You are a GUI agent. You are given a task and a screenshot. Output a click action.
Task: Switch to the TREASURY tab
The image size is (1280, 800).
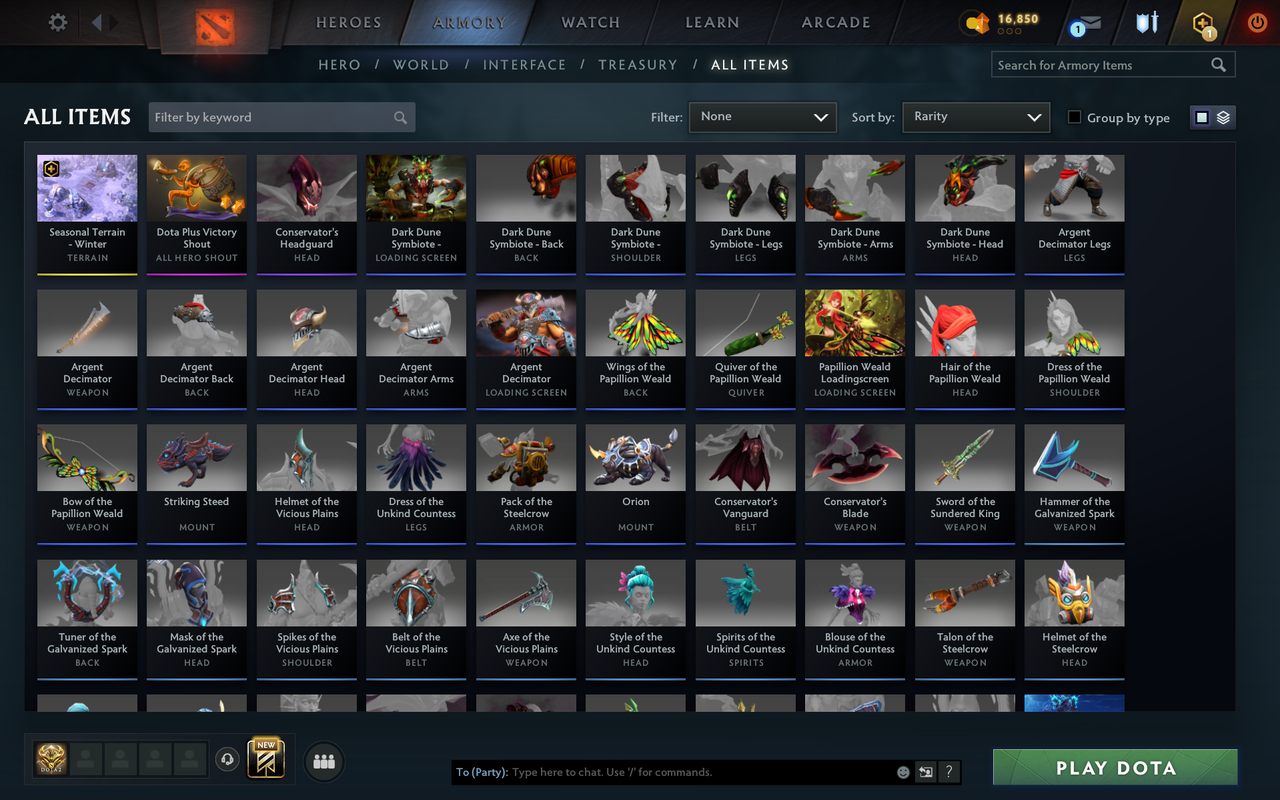pos(638,64)
